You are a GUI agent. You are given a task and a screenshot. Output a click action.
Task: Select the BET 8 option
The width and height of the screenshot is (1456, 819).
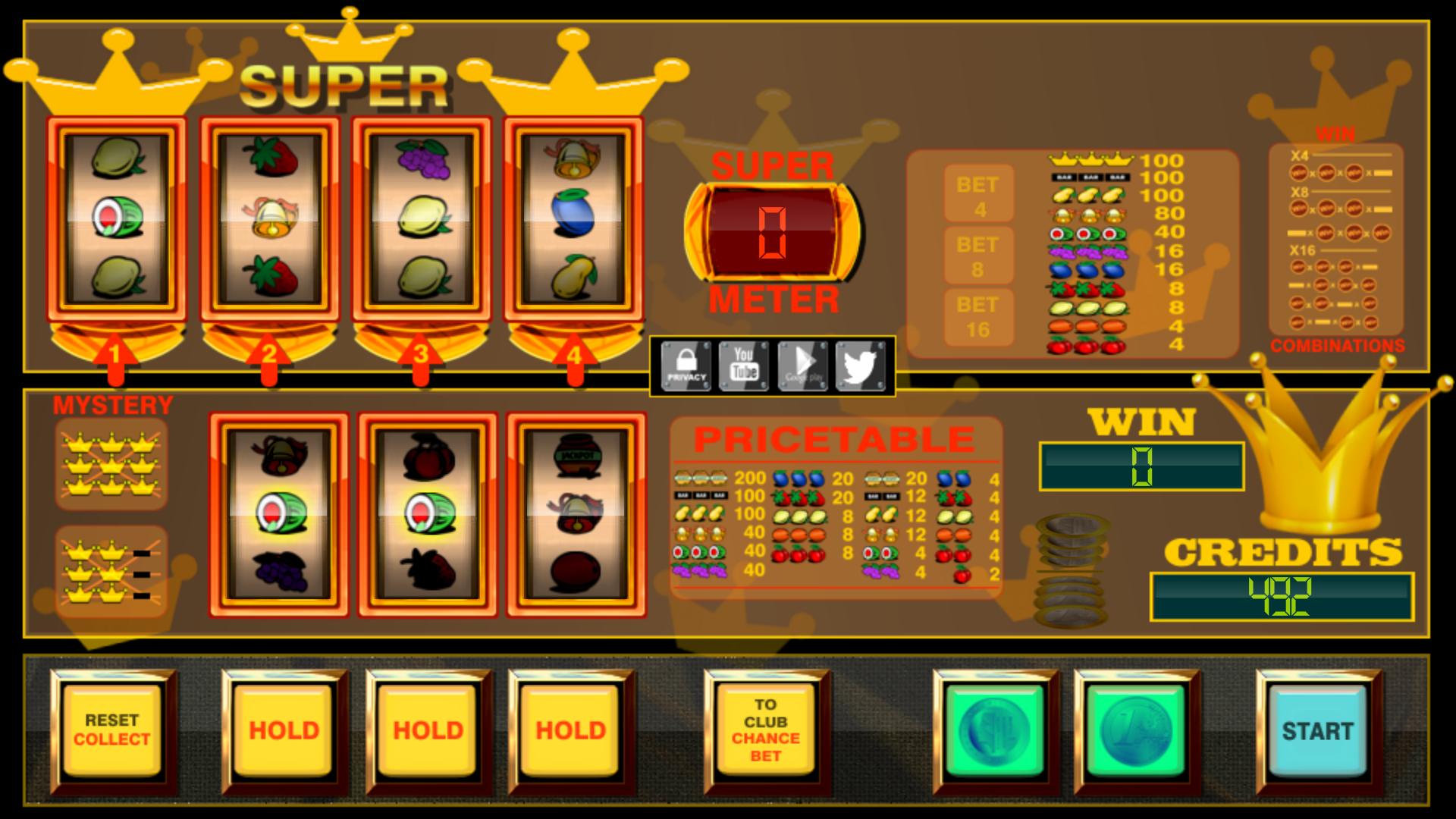(980, 253)
